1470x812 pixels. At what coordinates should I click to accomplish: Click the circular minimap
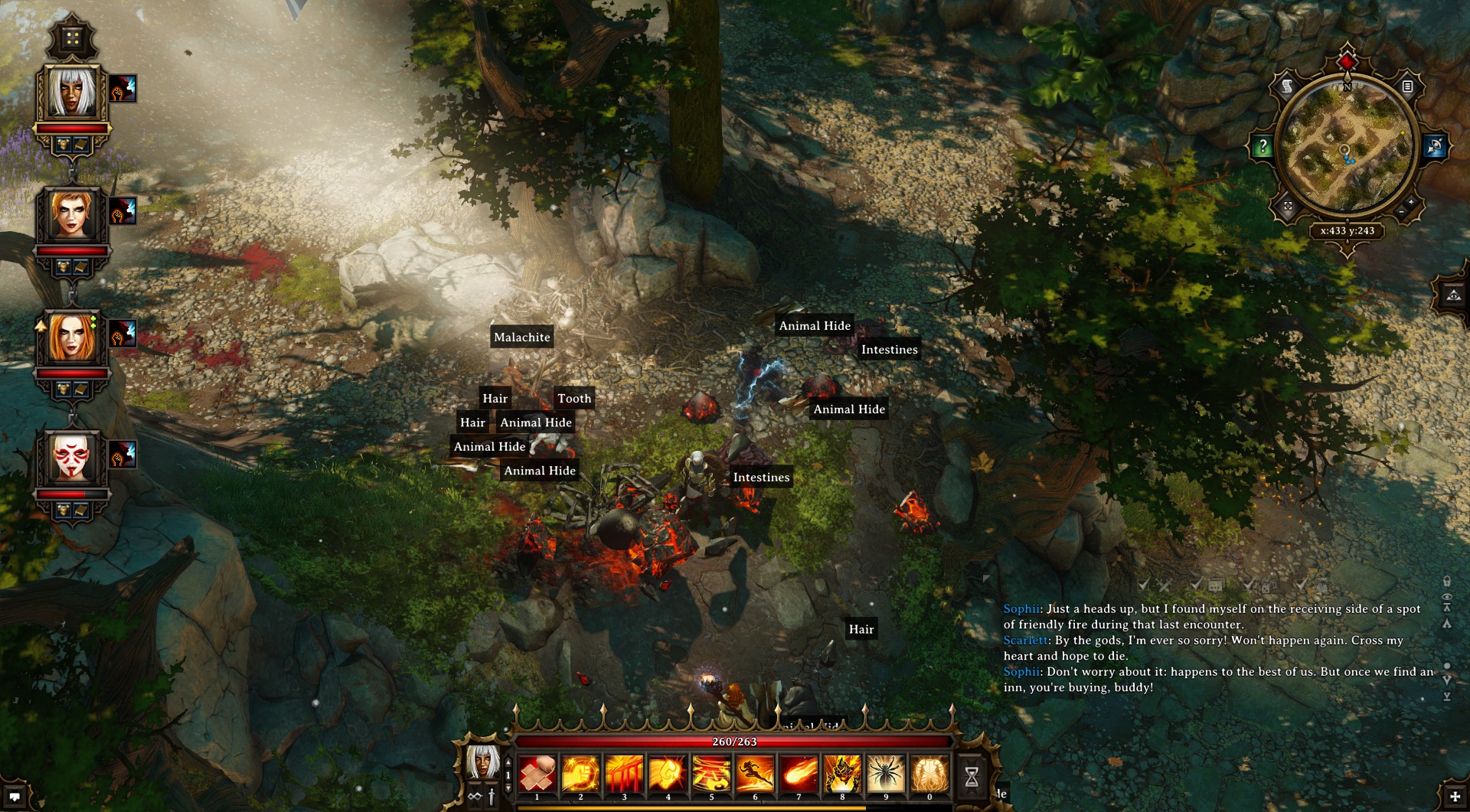[1347, 145]
